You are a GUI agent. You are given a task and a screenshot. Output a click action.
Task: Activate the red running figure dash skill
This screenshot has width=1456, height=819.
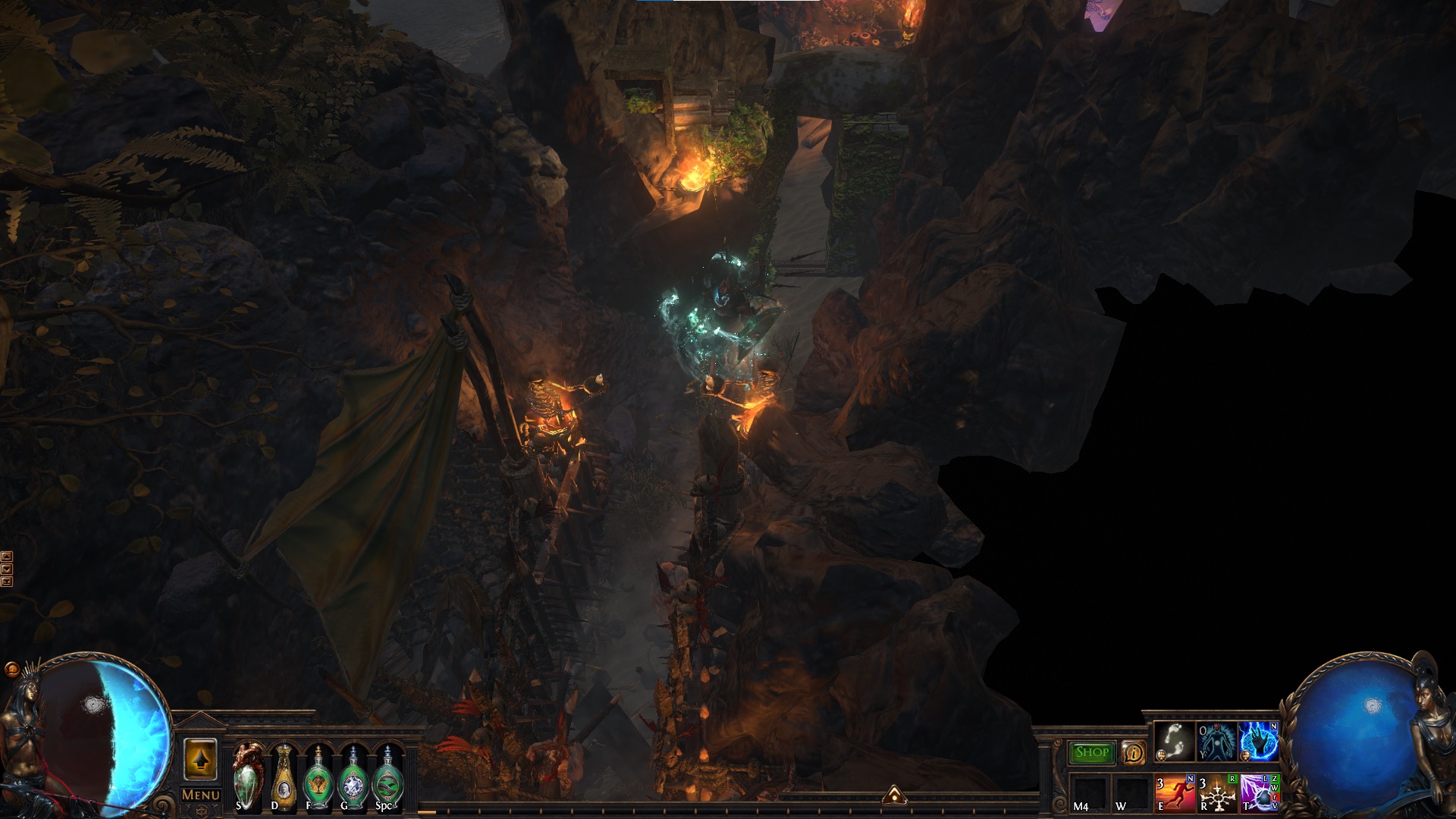(x=1174, y=793)
